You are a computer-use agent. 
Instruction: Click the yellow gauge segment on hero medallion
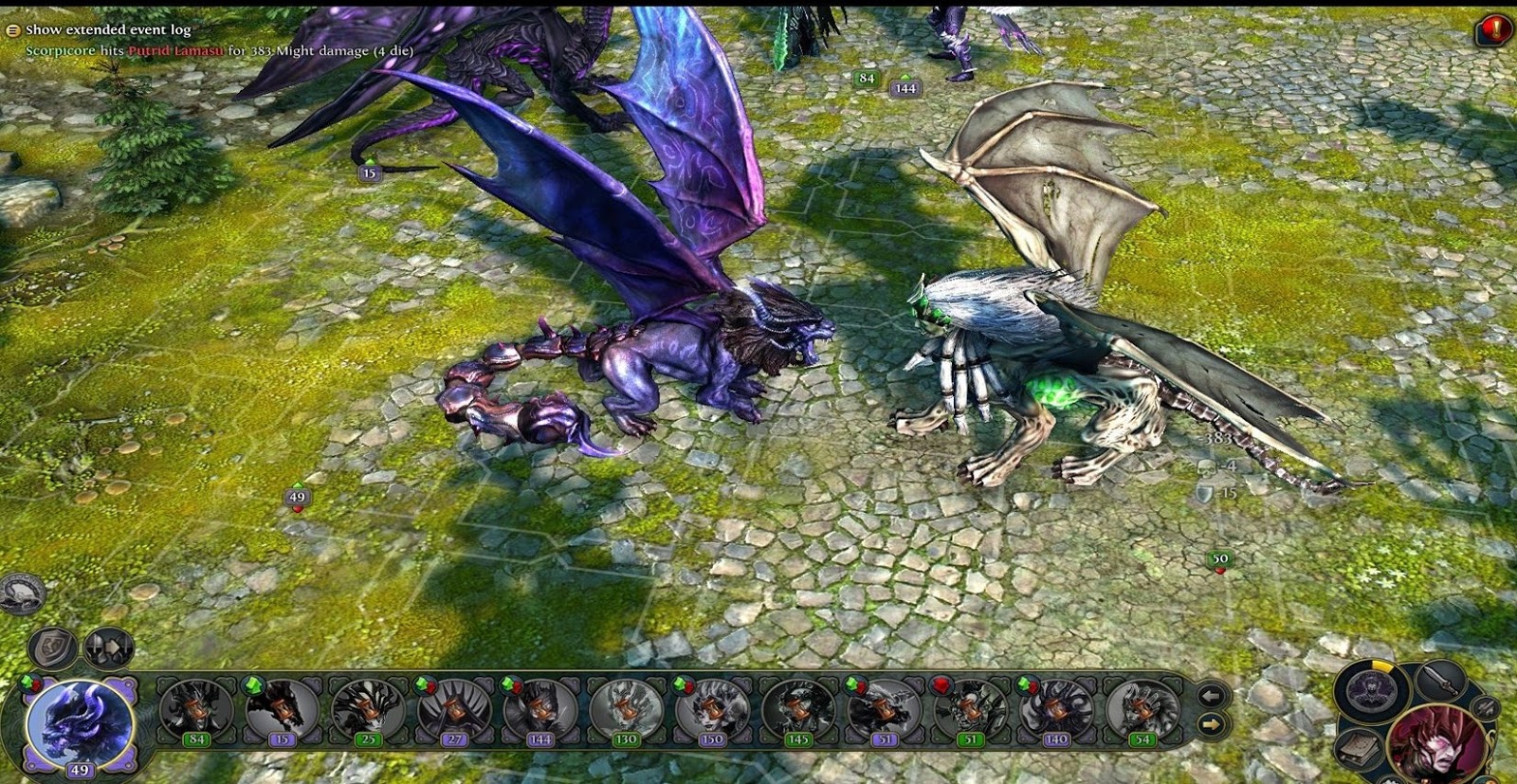tap(1383, 665)
